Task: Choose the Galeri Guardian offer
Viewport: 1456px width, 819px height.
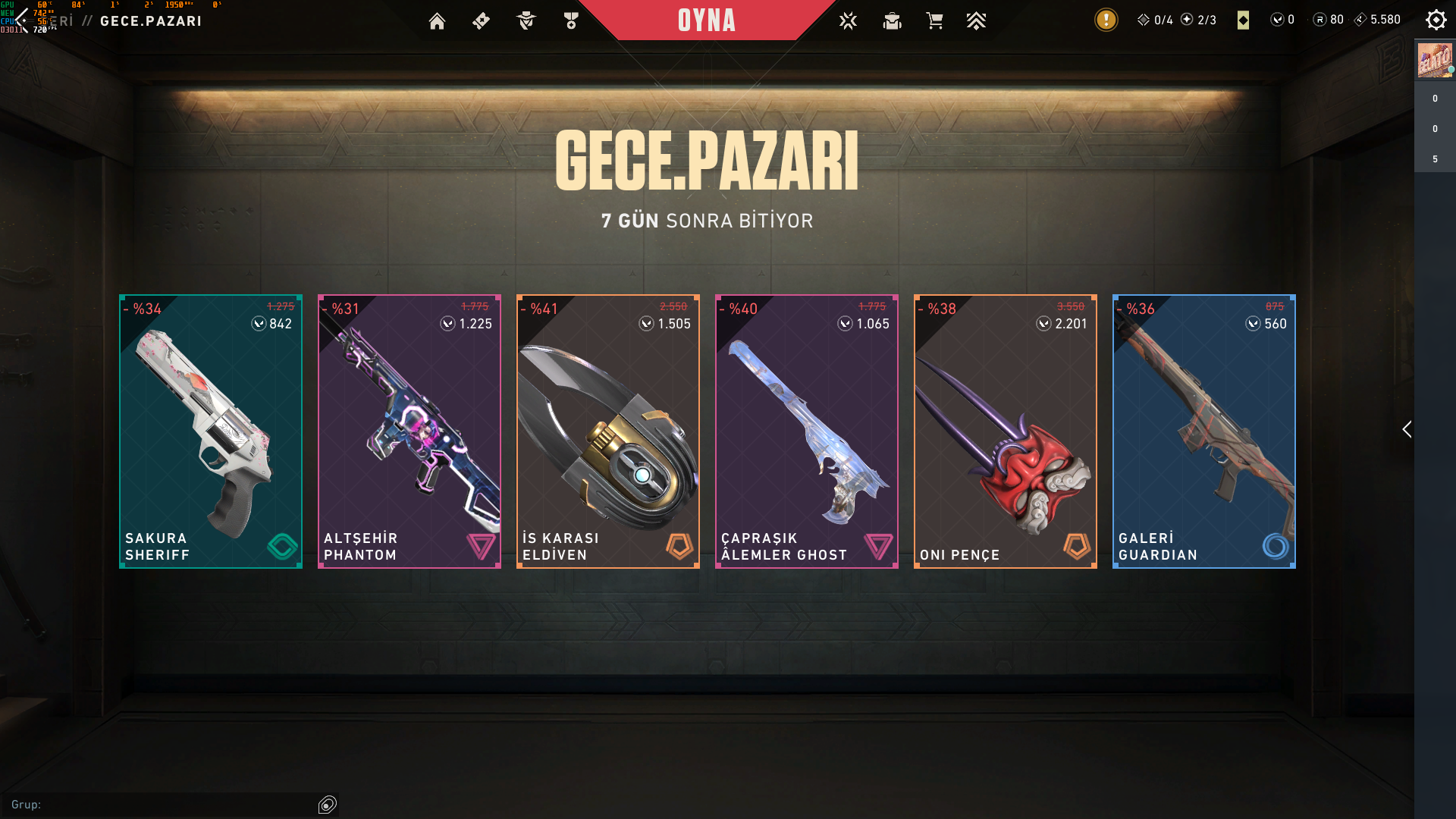Action: (x=1204, y=431)
